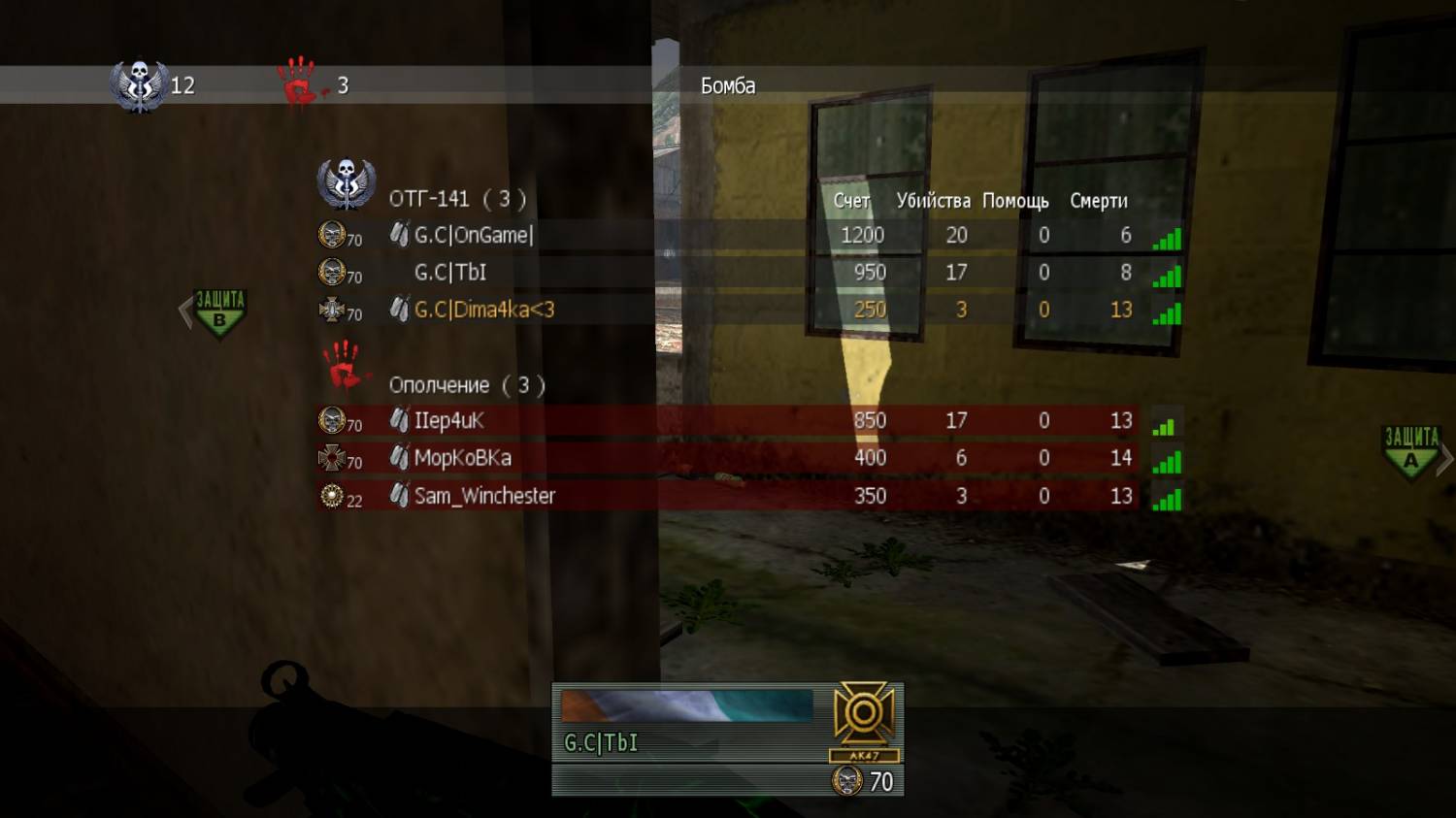1456x818 pixels.
Task: Click the AK47 emblem on the callsign card
Action: click(863, 719)
